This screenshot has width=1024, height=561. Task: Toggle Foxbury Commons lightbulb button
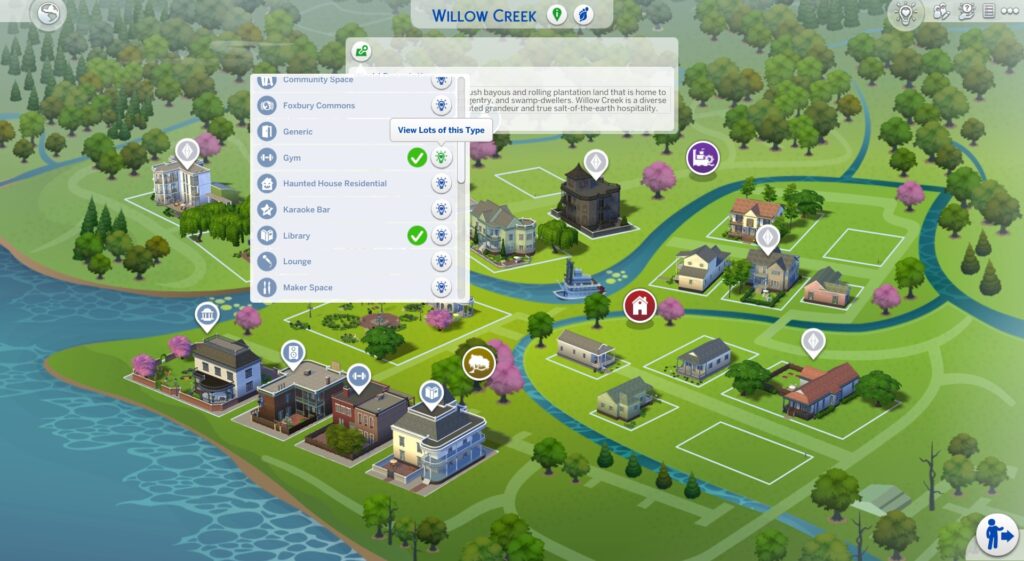441,106
